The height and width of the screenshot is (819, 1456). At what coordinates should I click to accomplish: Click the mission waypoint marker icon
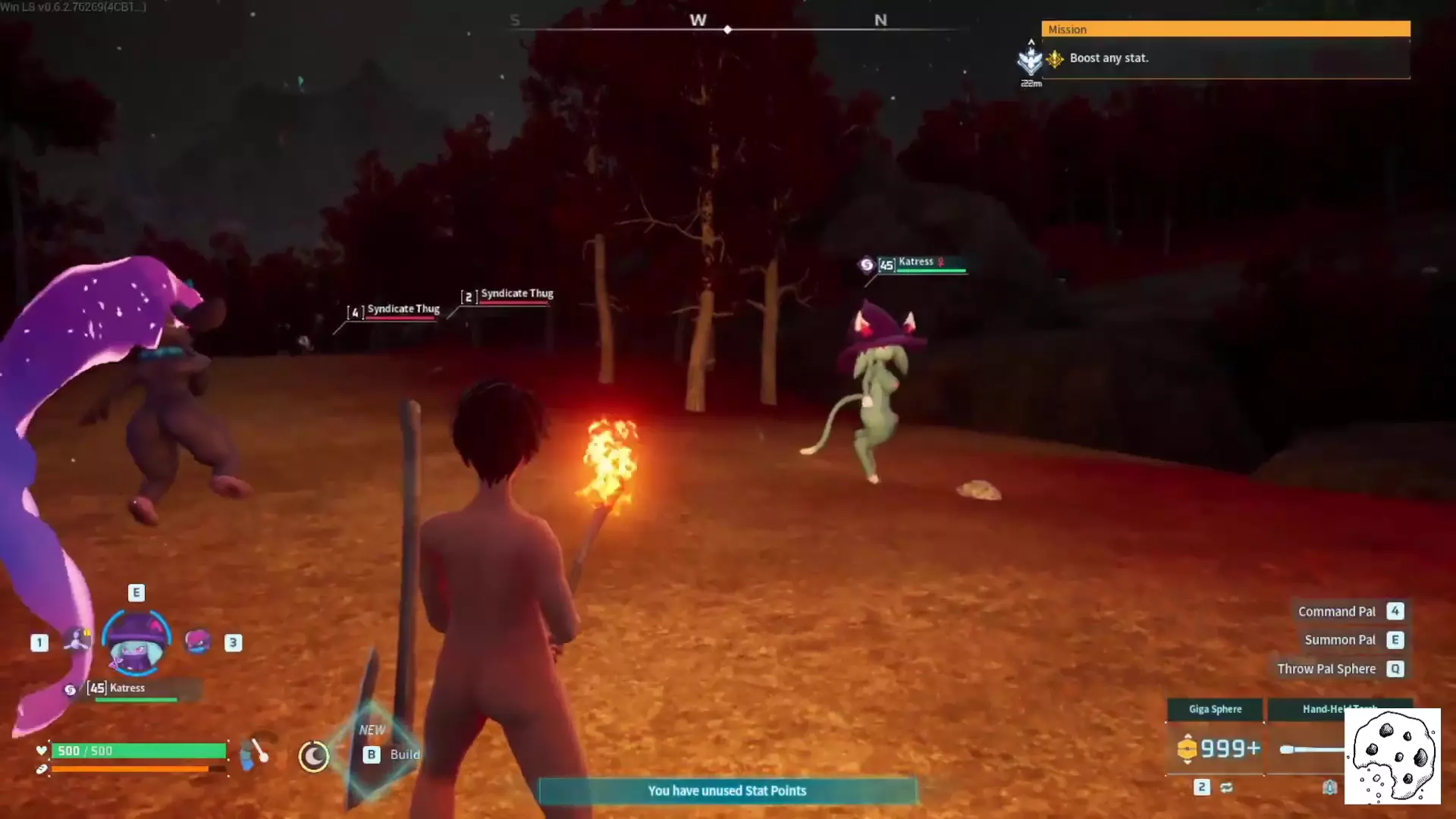tap(1031, 61)
